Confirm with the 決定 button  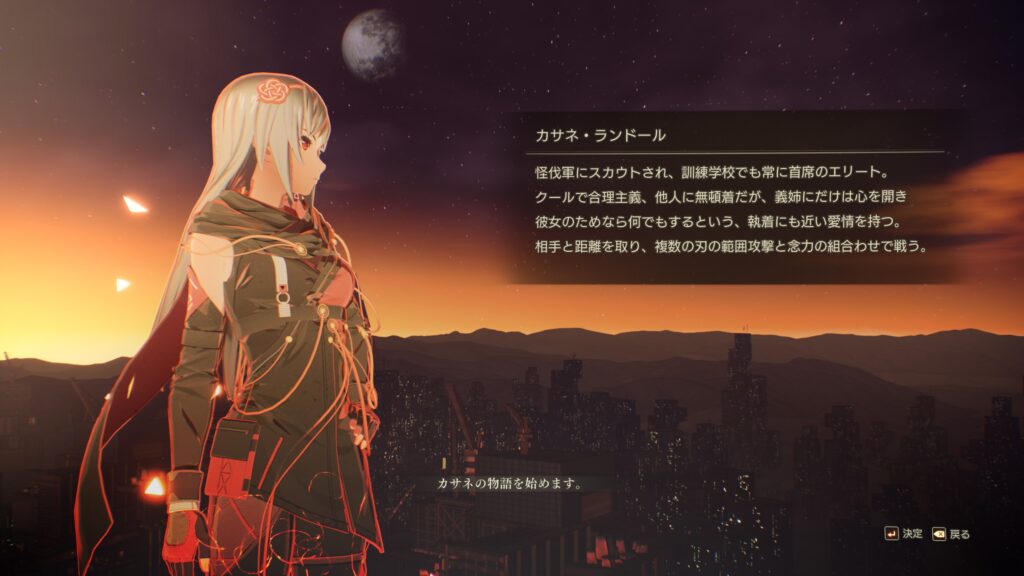point(903,534)
